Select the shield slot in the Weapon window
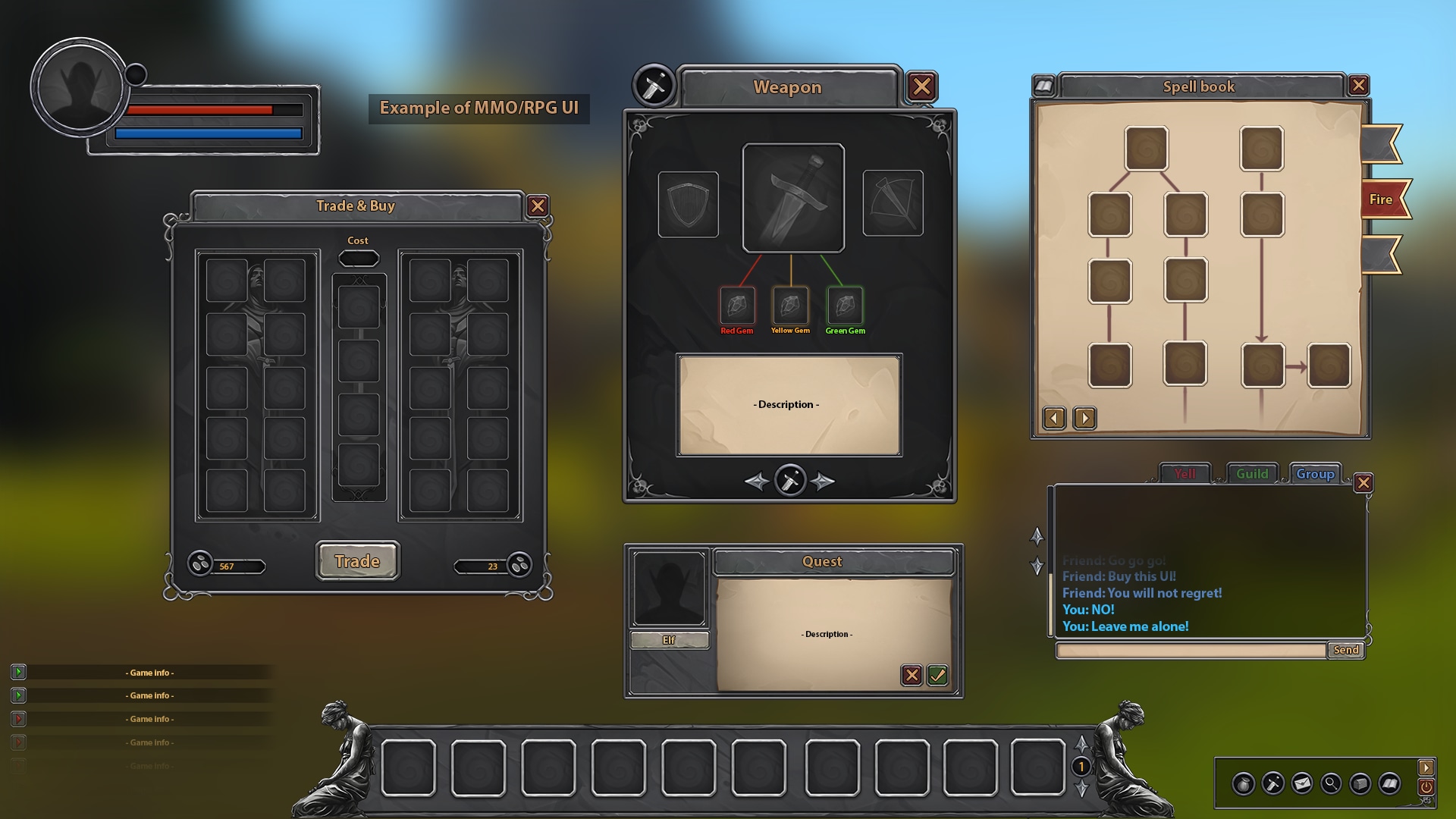The width and height of the screenshot is (1456, 819). point(689,202)
